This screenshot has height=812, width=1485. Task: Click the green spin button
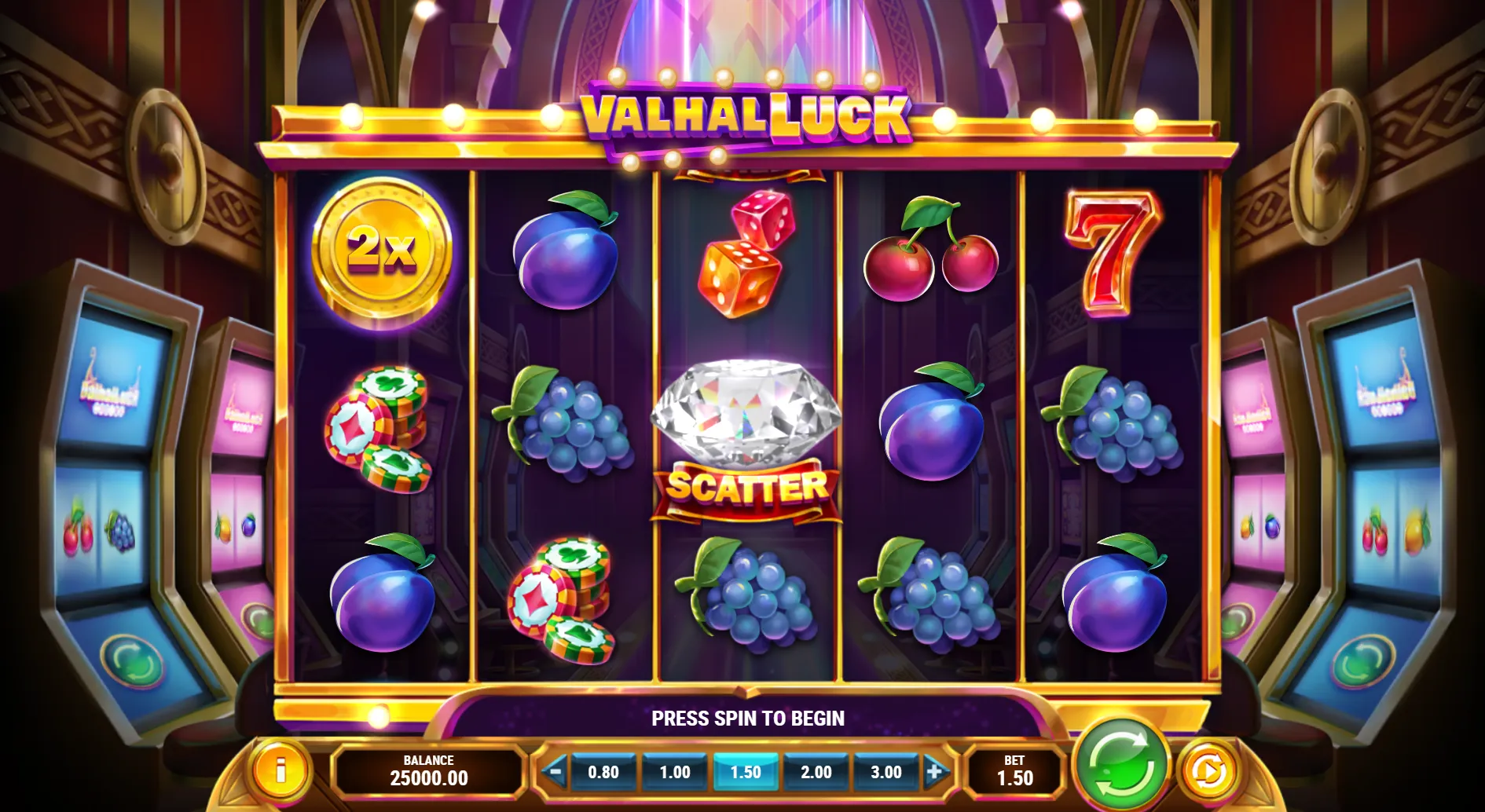tap(1122, 766)
